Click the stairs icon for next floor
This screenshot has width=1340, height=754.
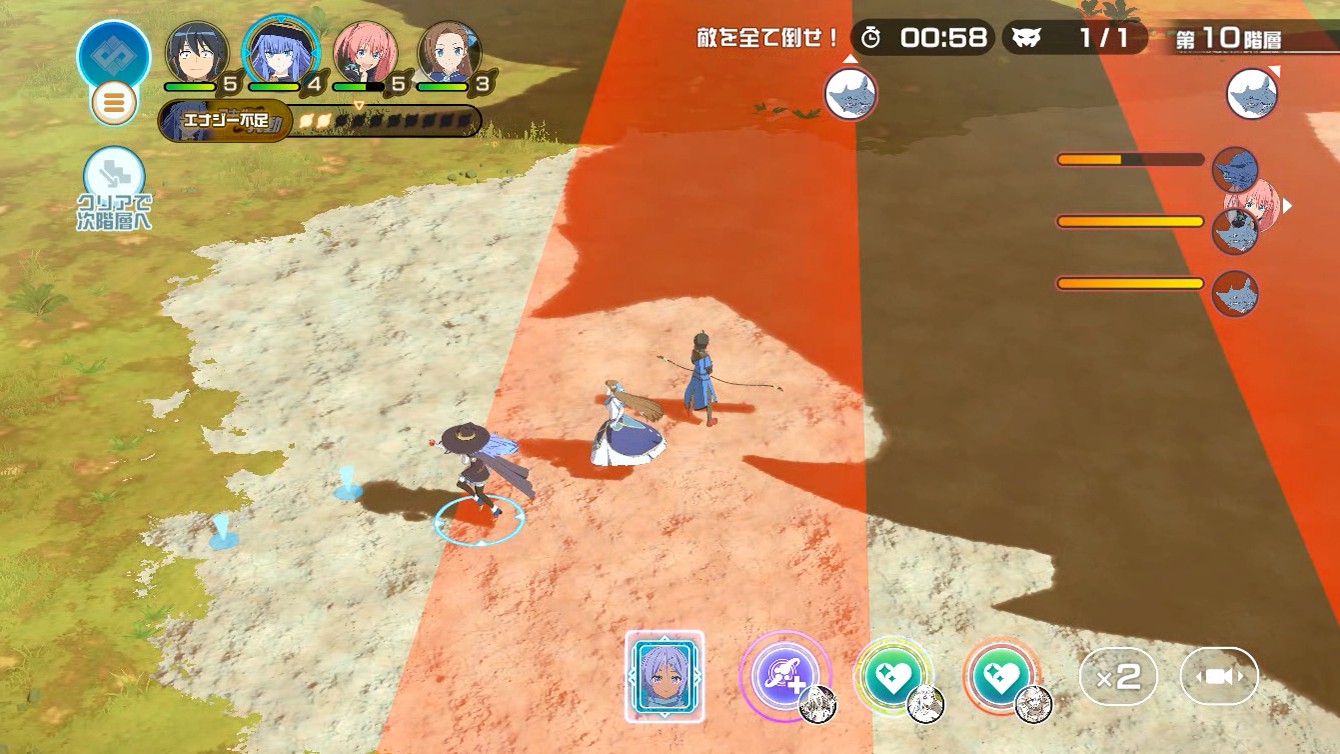[114, 178]
